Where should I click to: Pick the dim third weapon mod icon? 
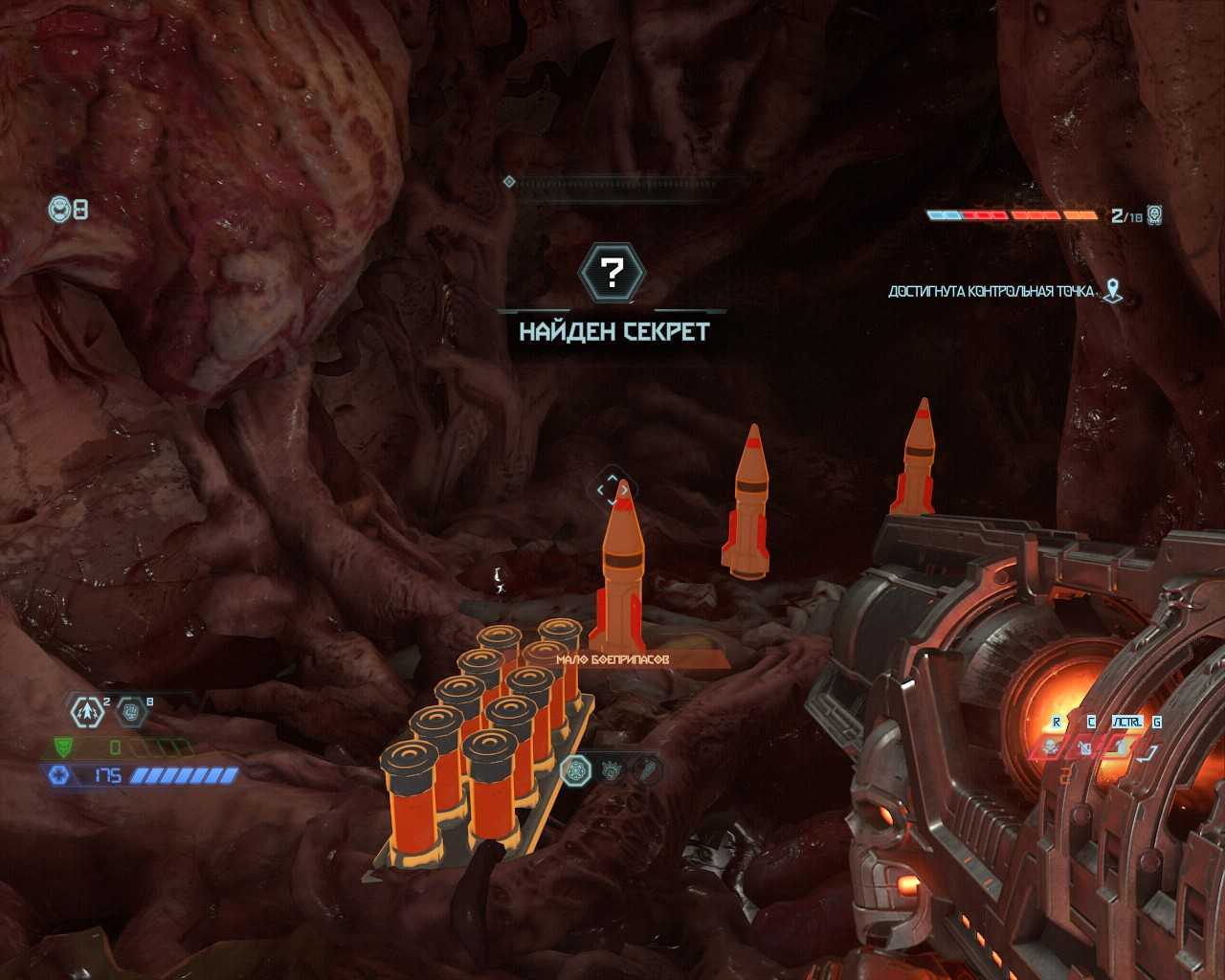[x=648, y=769]
